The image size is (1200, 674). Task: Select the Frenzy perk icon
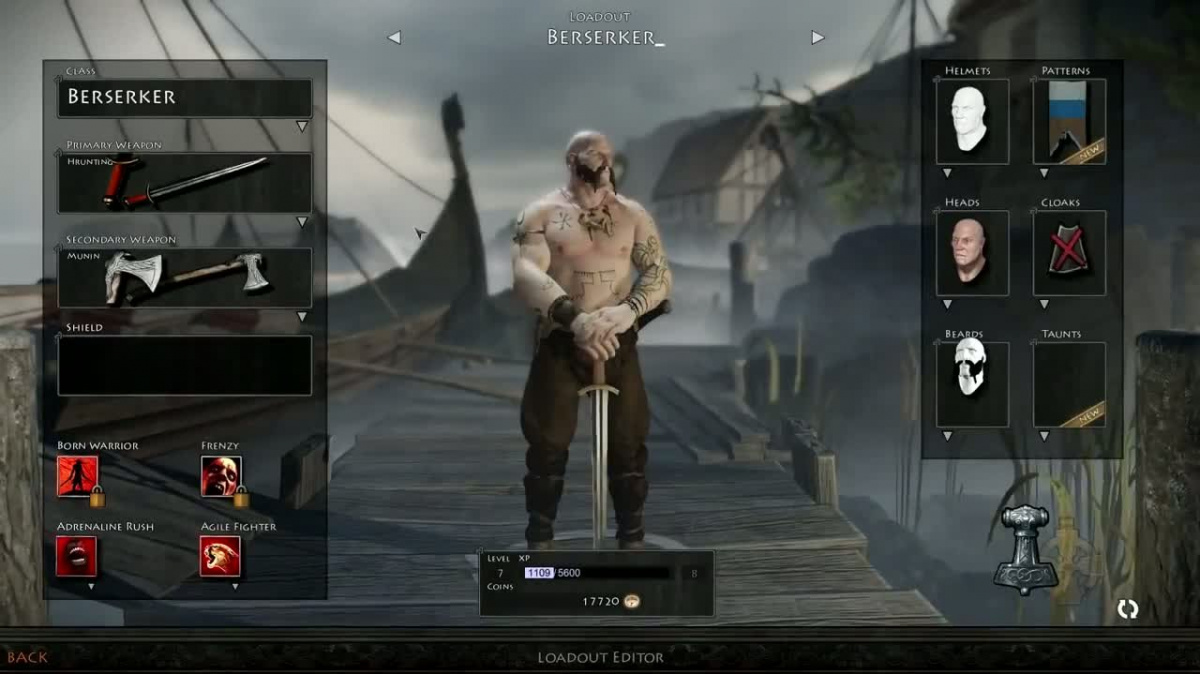(221, 476)
